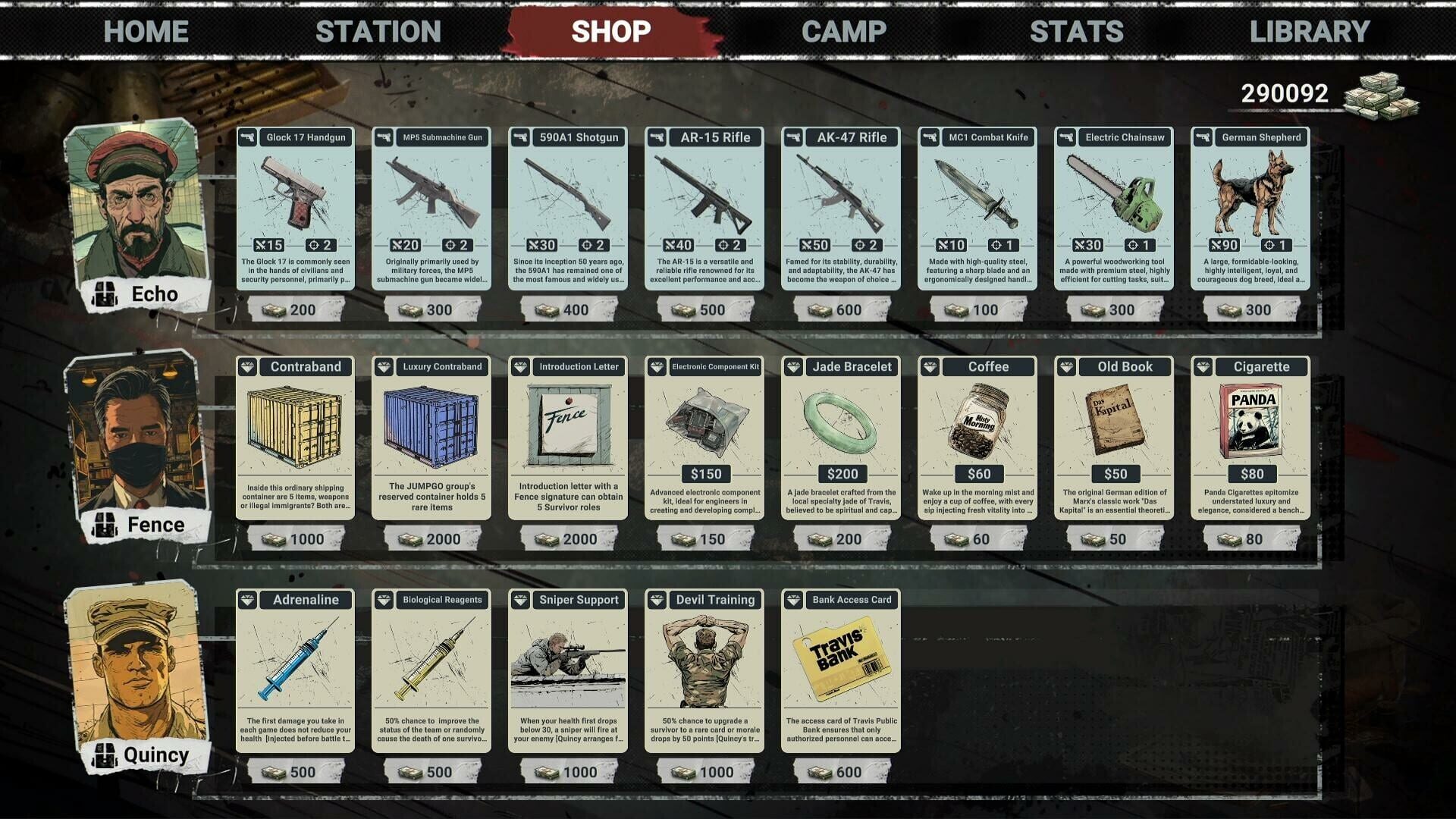This screenshot has width=1456, height=819.
Task: Click the pistol icon on Glock 17 Handgun card
Action: [x=247, y=137]
